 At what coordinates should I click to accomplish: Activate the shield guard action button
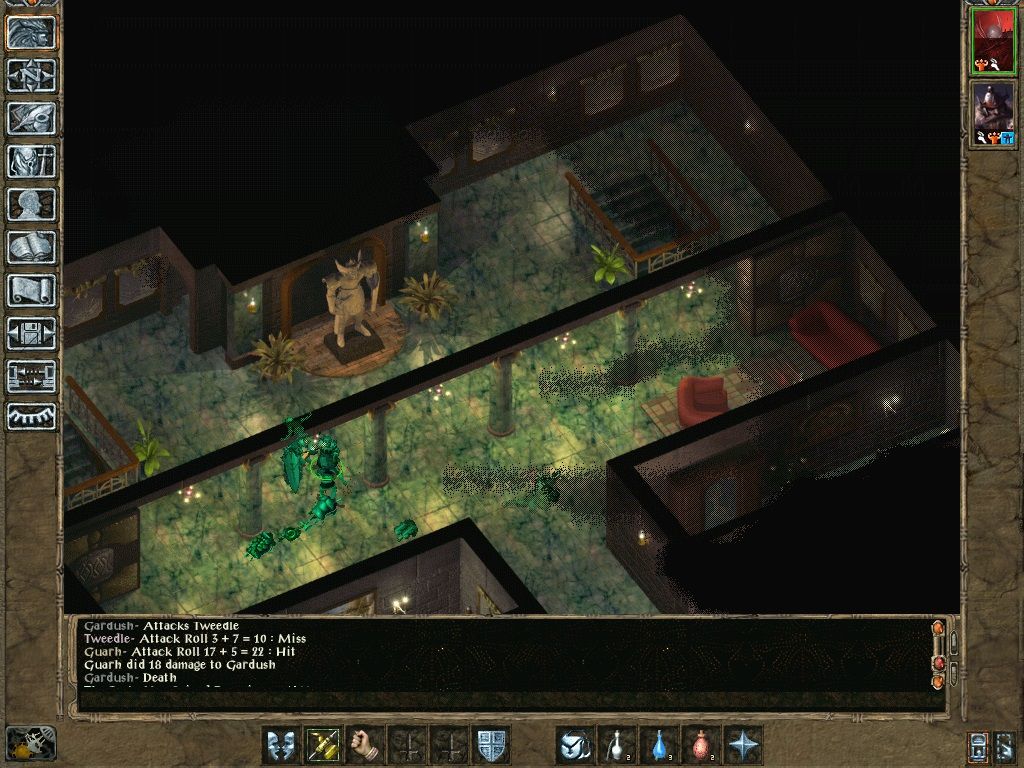[x=491, y=745]
